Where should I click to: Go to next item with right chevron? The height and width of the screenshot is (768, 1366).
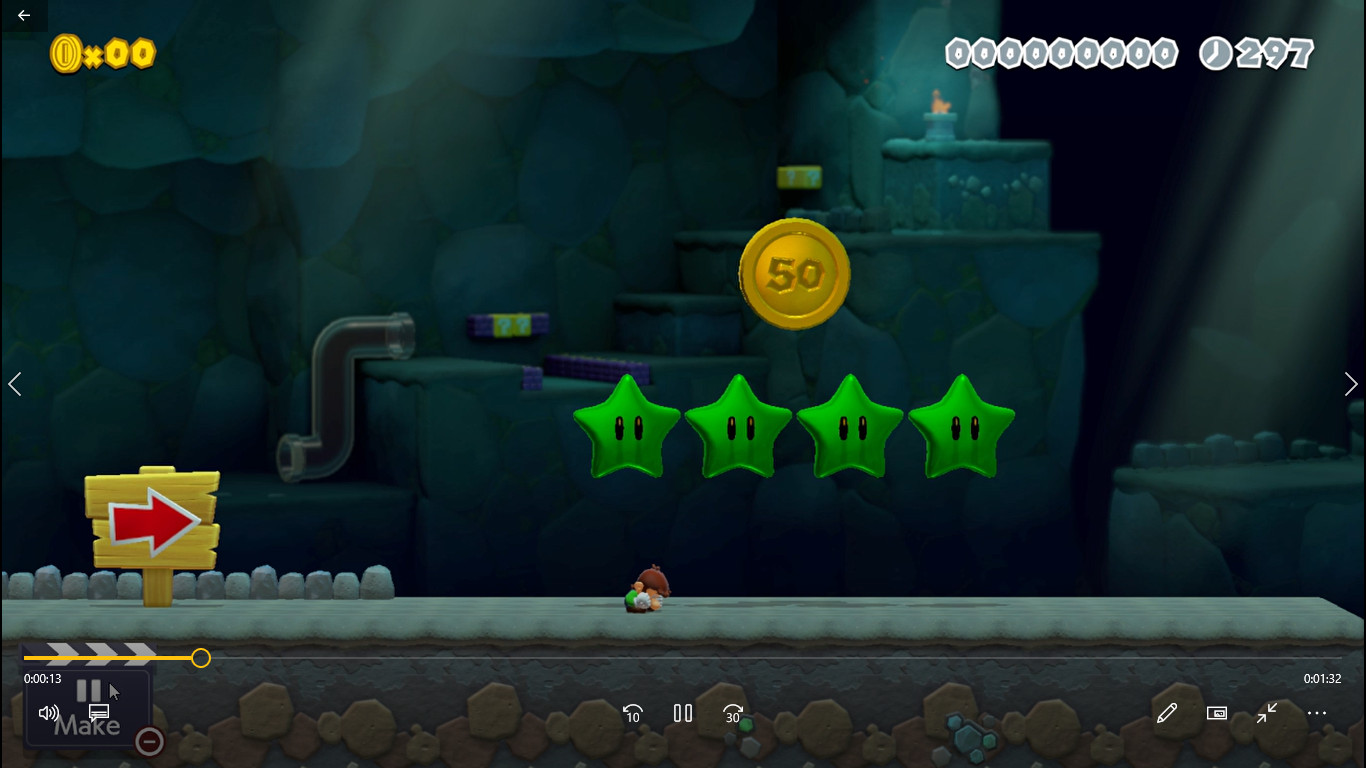click(x=1350, y=384)
